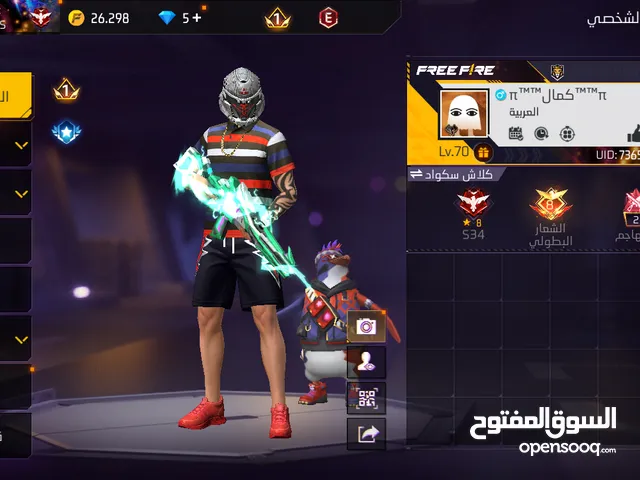Open the calendar icon on profile card
The image size is (640, 480).
[516, 134]
